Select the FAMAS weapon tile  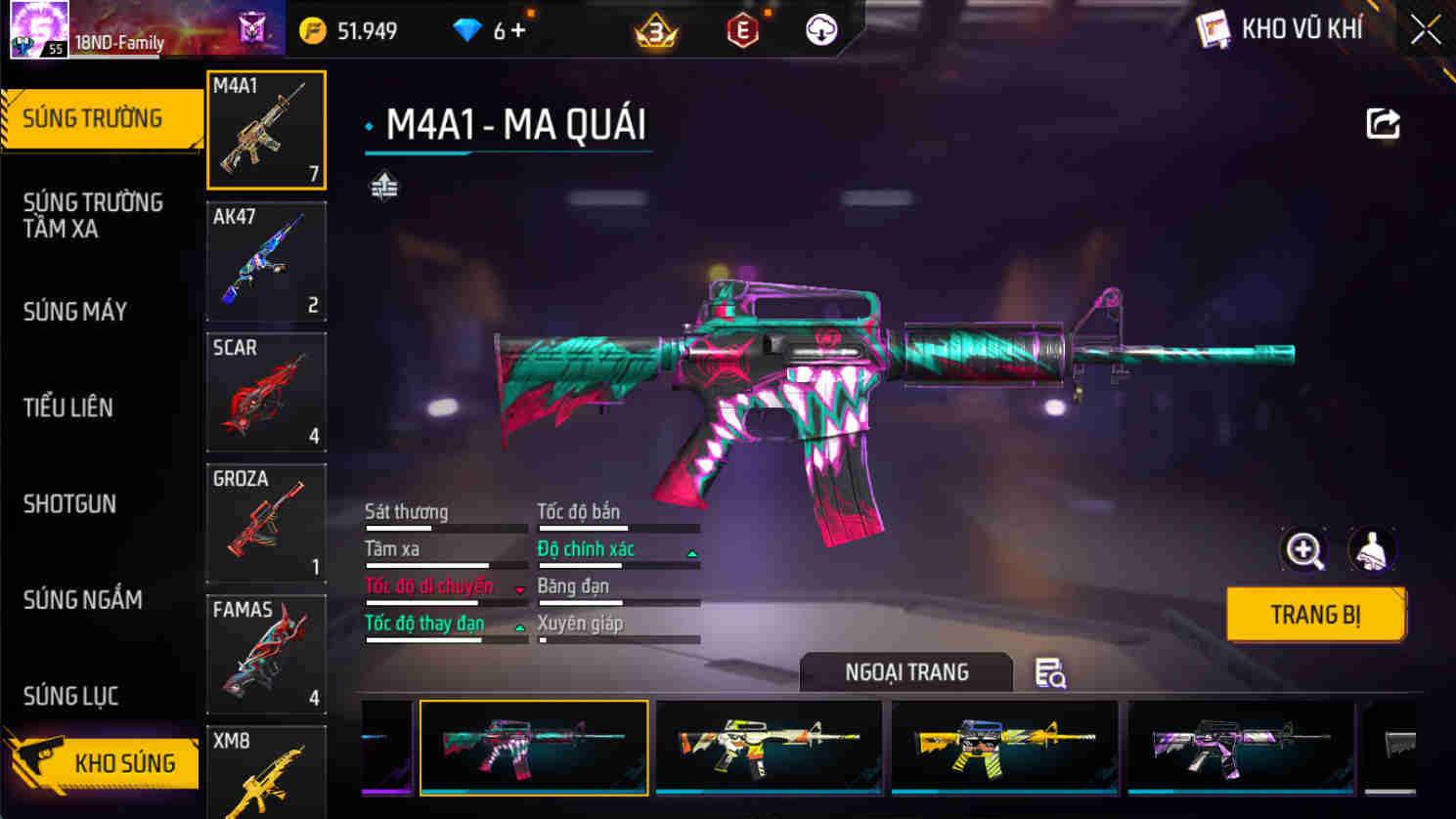coord(266,654)
